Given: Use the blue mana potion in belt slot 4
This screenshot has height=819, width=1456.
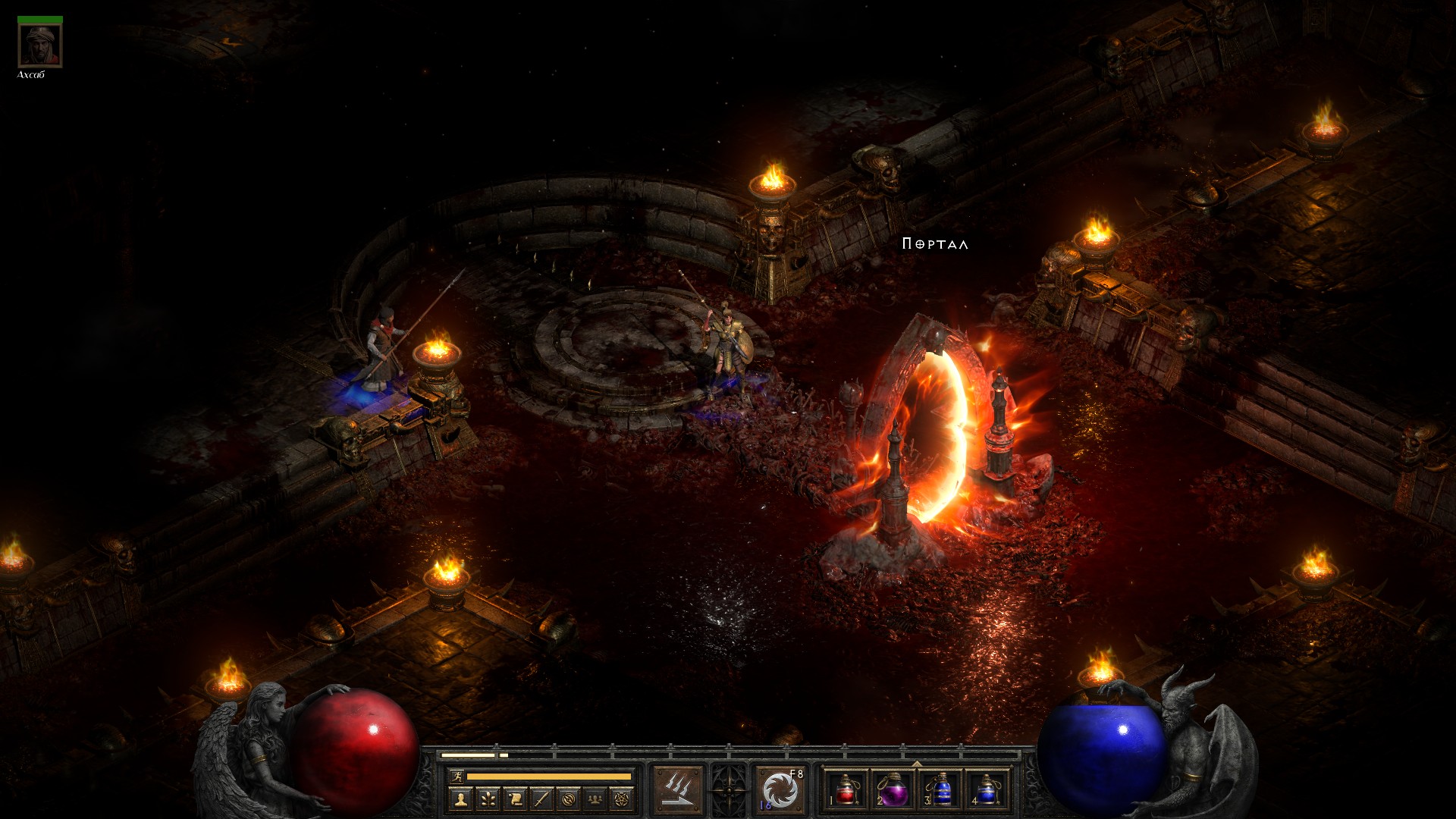Looking at the screenshot, I should 987,790.
